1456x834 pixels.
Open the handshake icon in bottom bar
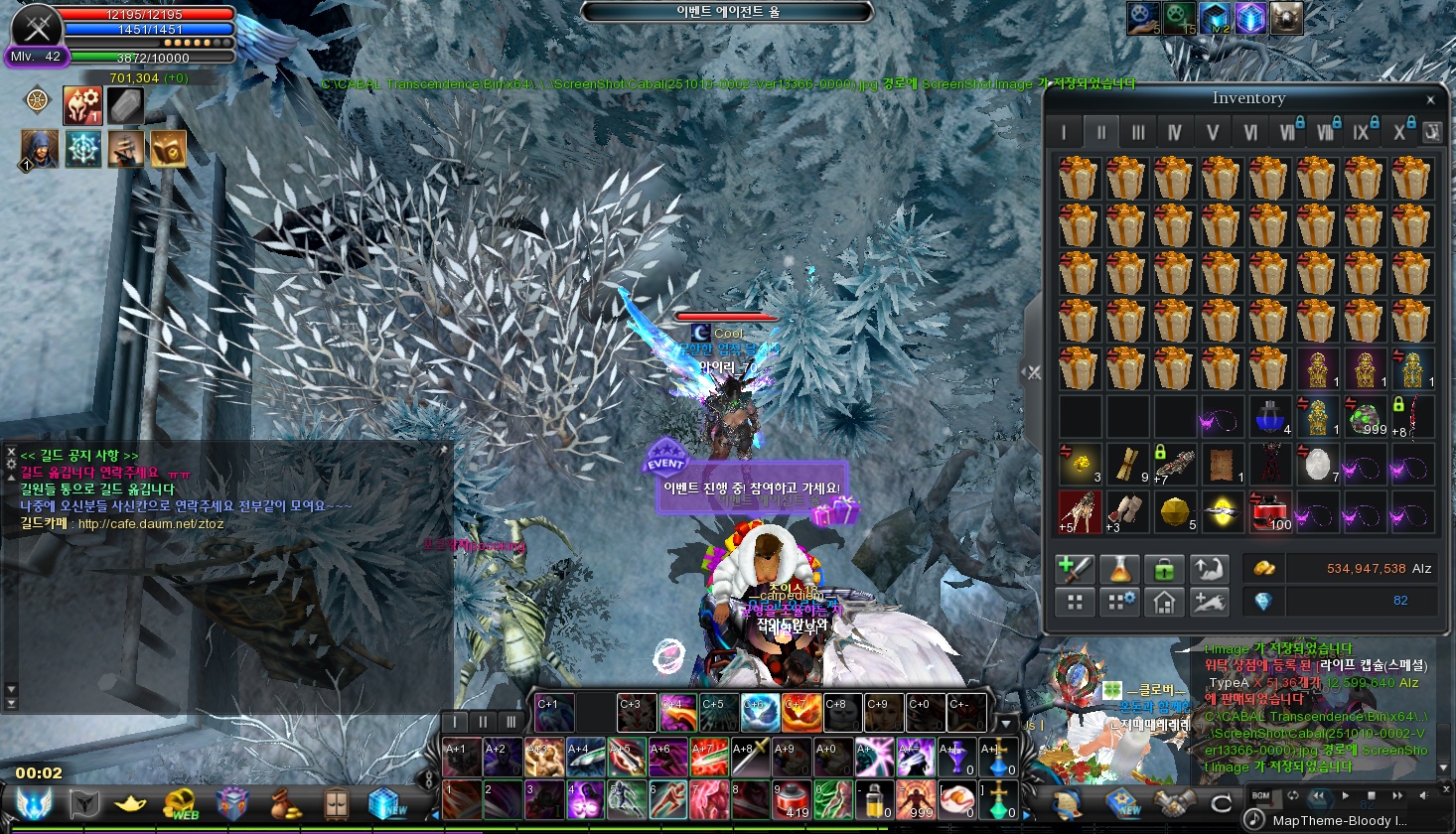[1174, 803]
